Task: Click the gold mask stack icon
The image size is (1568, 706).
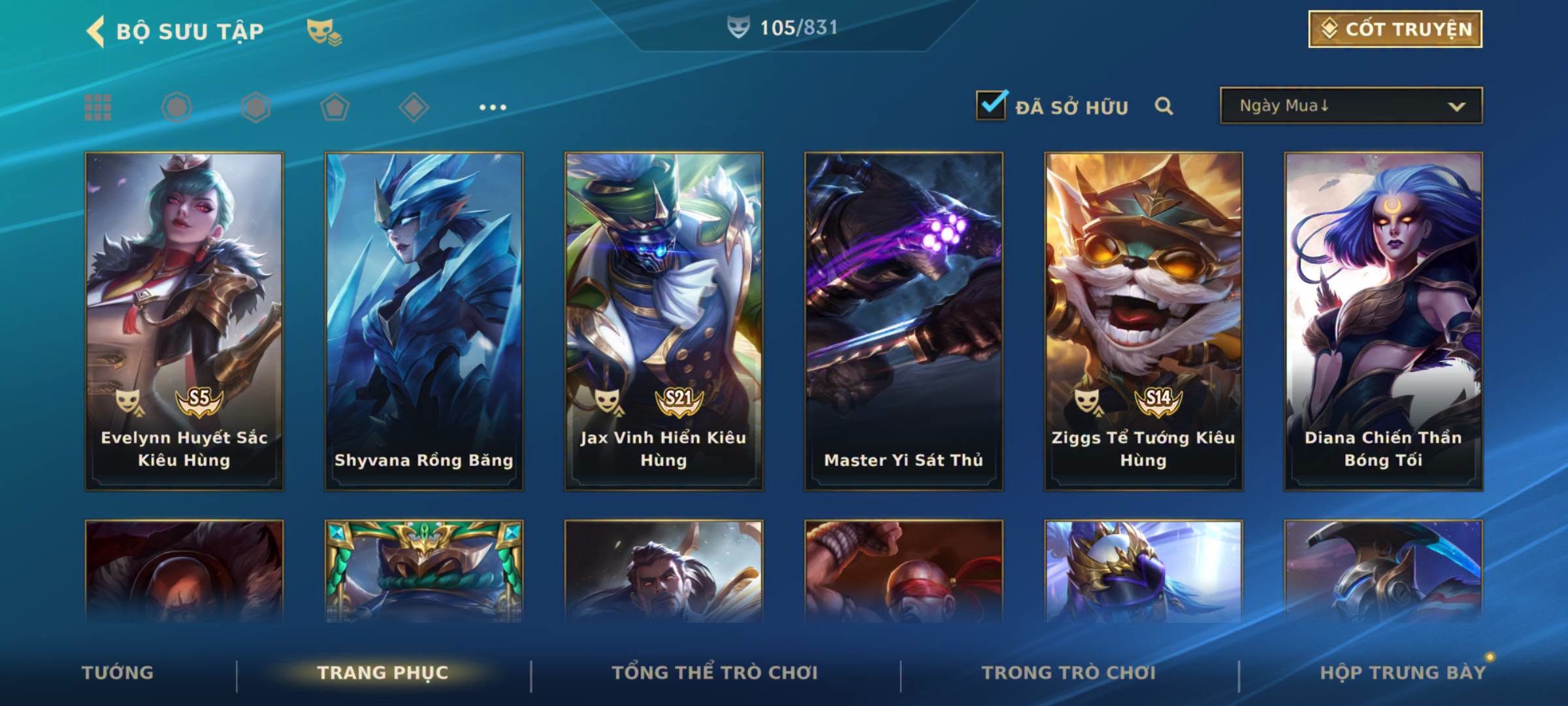Action: (323, 32)
